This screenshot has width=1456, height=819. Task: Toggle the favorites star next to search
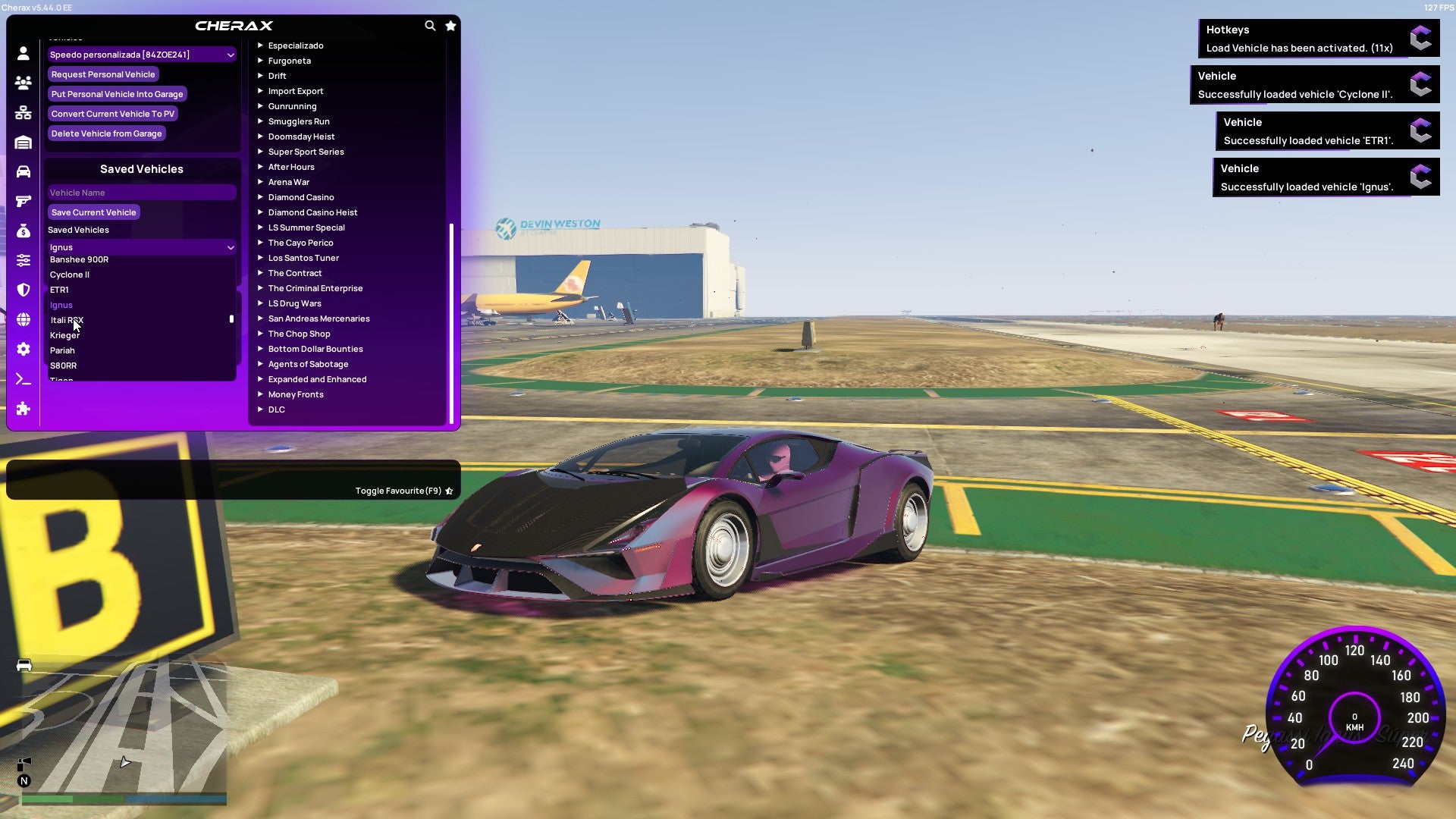[x=450, y=25]
